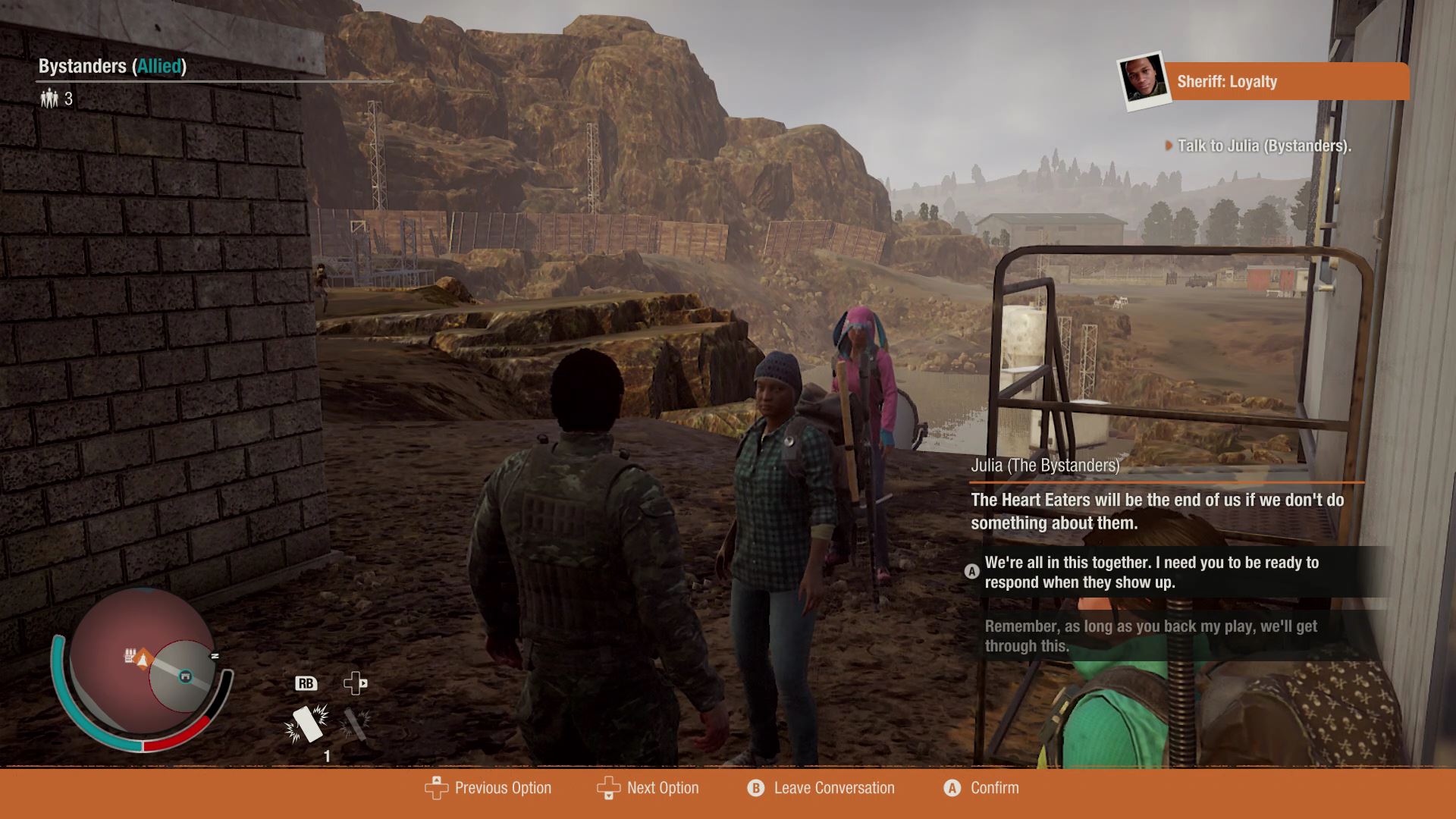1456x819 pixels.
Task: Click the Bystanders (Allied) enclave header
Action: [x=112, y=66]
